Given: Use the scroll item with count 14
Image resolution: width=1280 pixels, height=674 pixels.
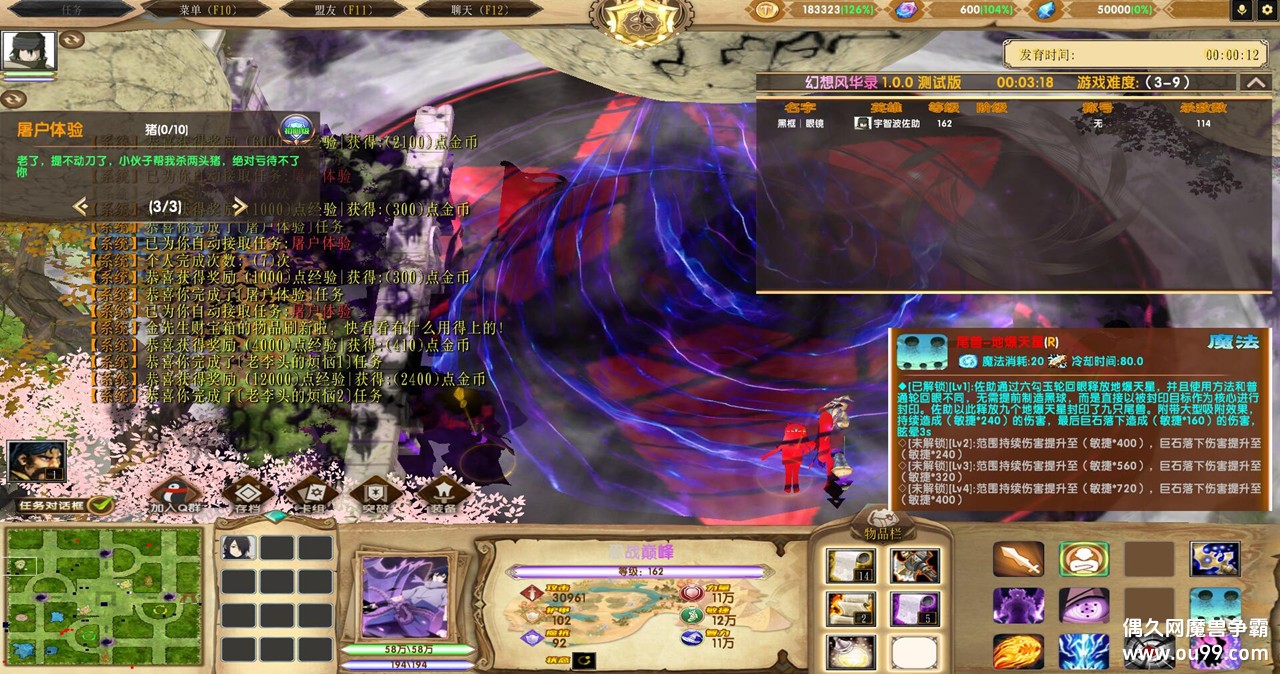Looking at the screenshot, I should coord(851,566).
